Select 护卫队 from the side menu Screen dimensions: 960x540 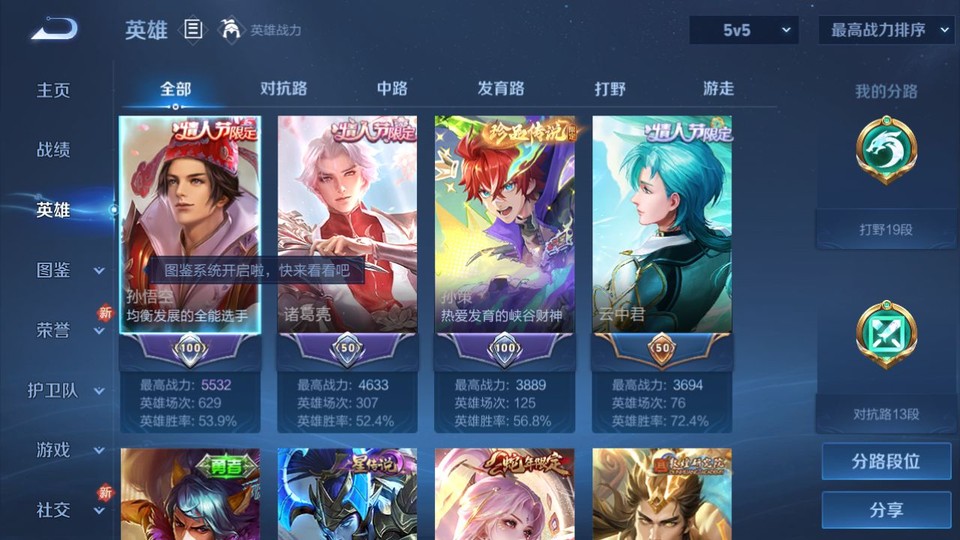click(54, 390)
